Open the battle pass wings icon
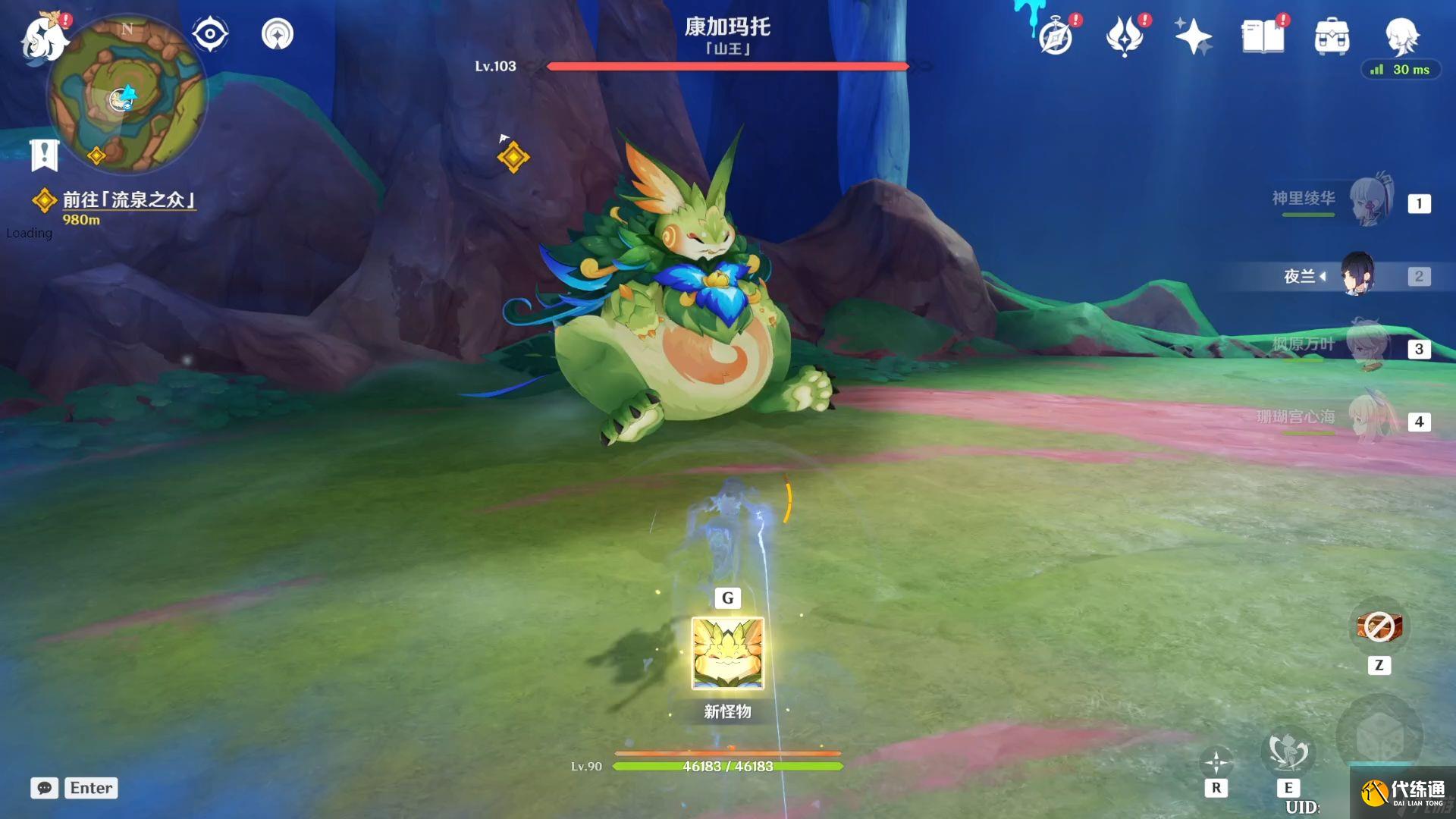The height and width of the screenshot is (819, 1456). coord(1124,37)
